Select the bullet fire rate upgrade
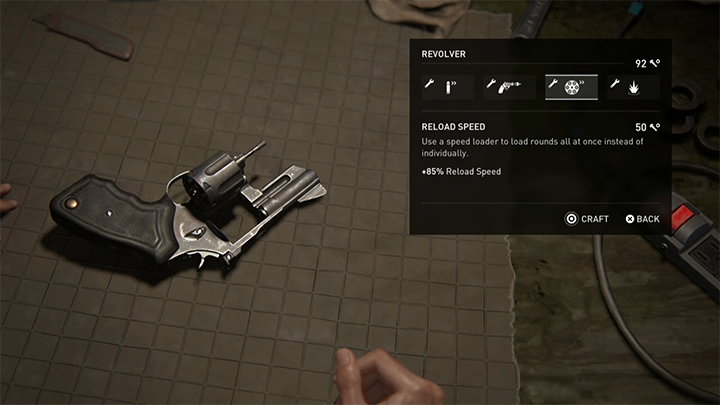The image size is (720, 405). (x=446, y=89)
